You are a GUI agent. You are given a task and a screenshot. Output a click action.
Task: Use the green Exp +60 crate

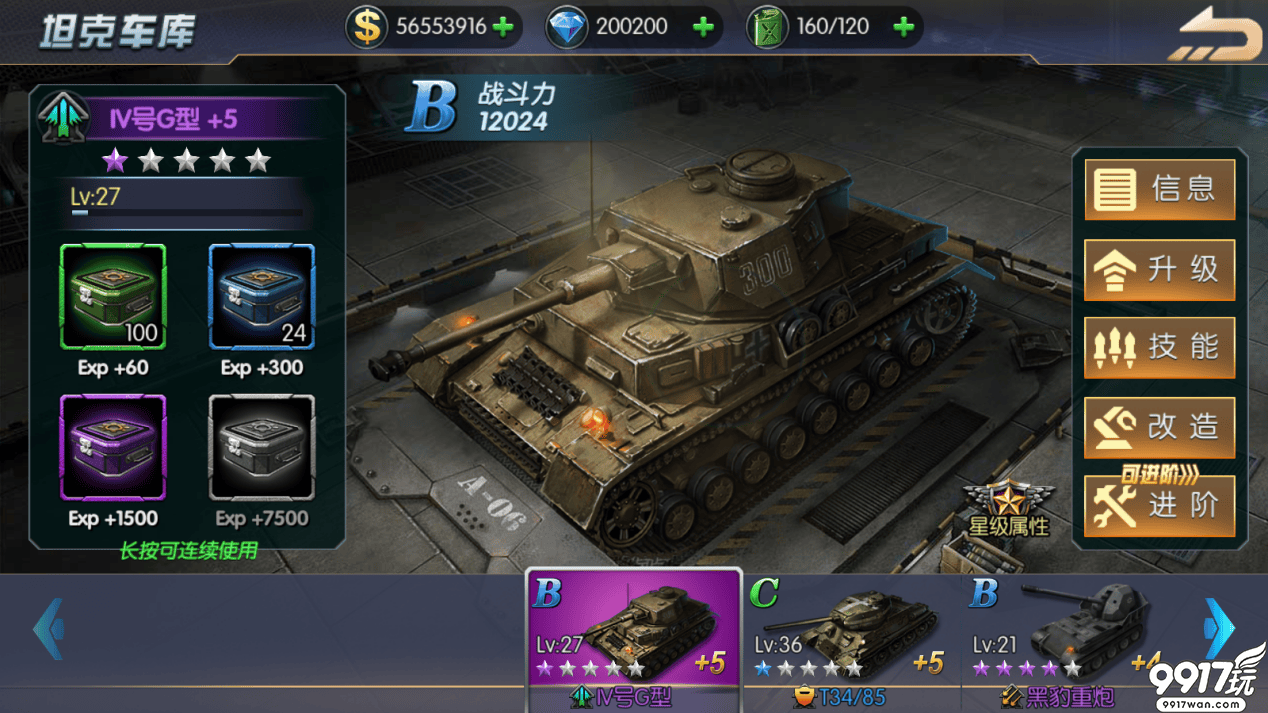tap(113, 297)
